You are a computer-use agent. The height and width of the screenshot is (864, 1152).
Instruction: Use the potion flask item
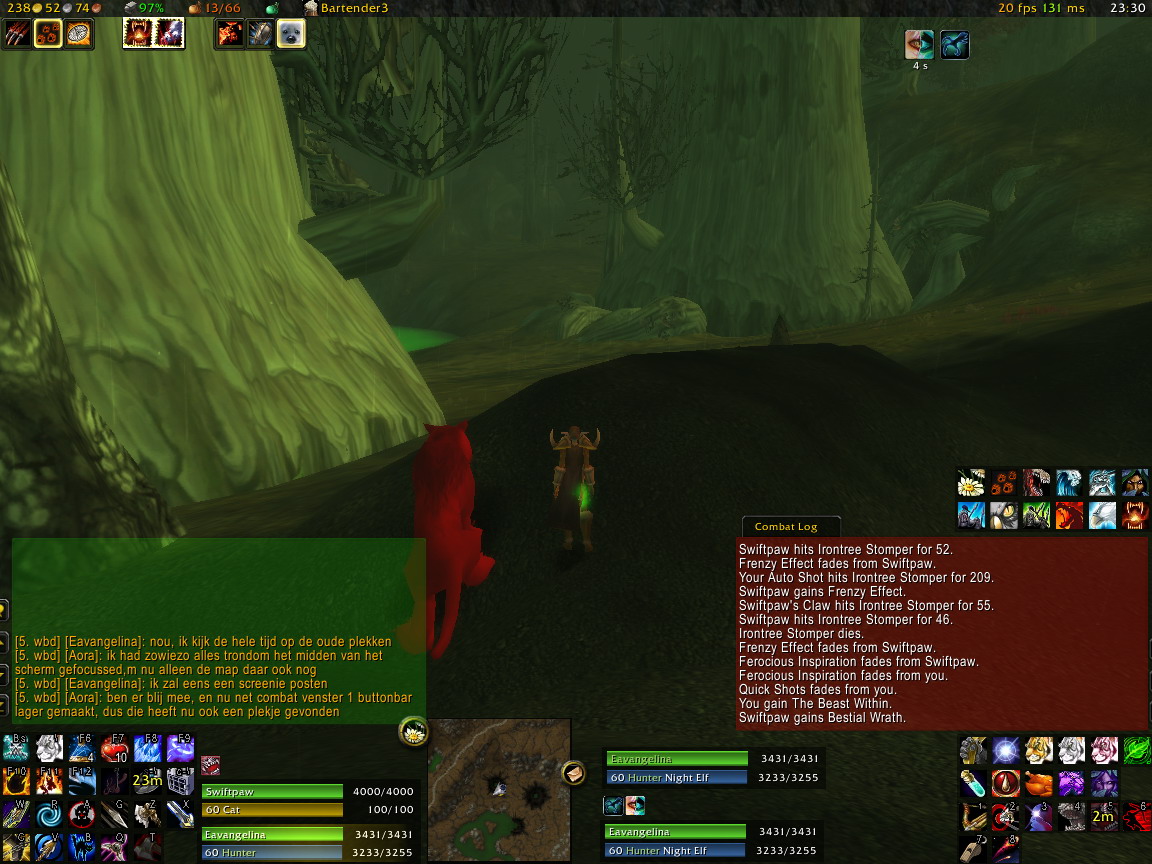pos(973,783)
